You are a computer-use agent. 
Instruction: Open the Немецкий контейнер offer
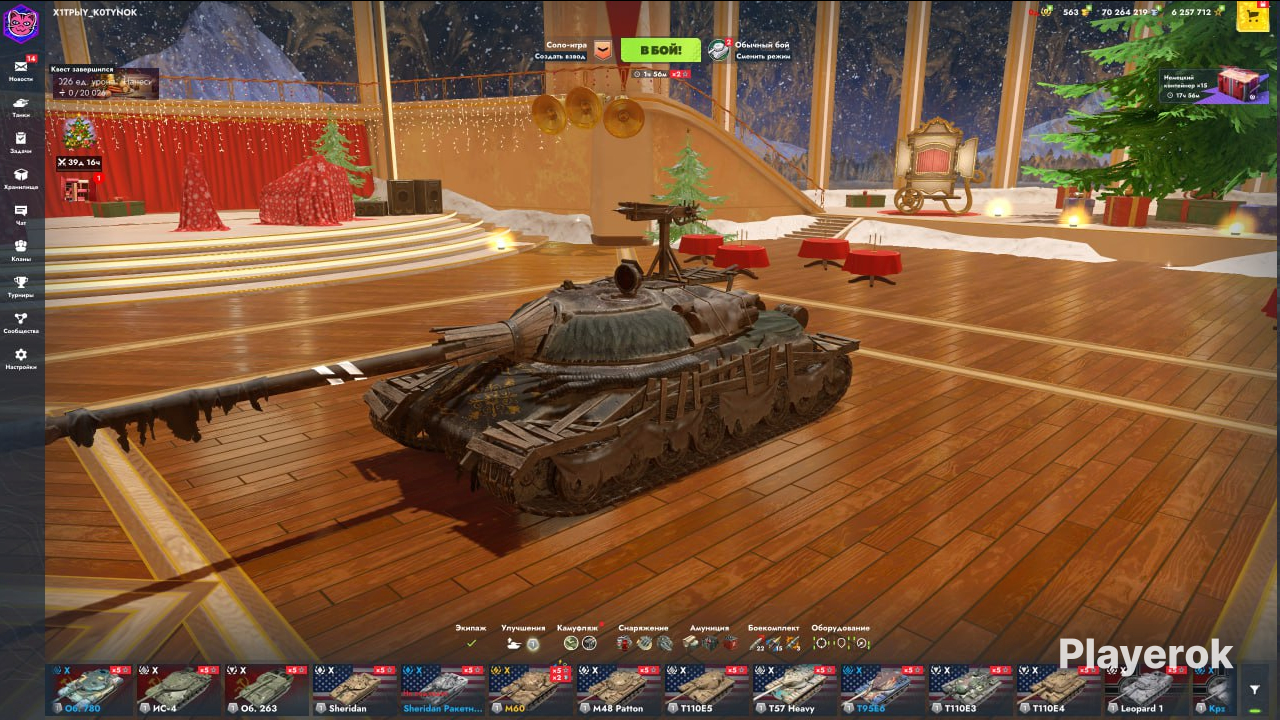click(x=1214, y=86)
